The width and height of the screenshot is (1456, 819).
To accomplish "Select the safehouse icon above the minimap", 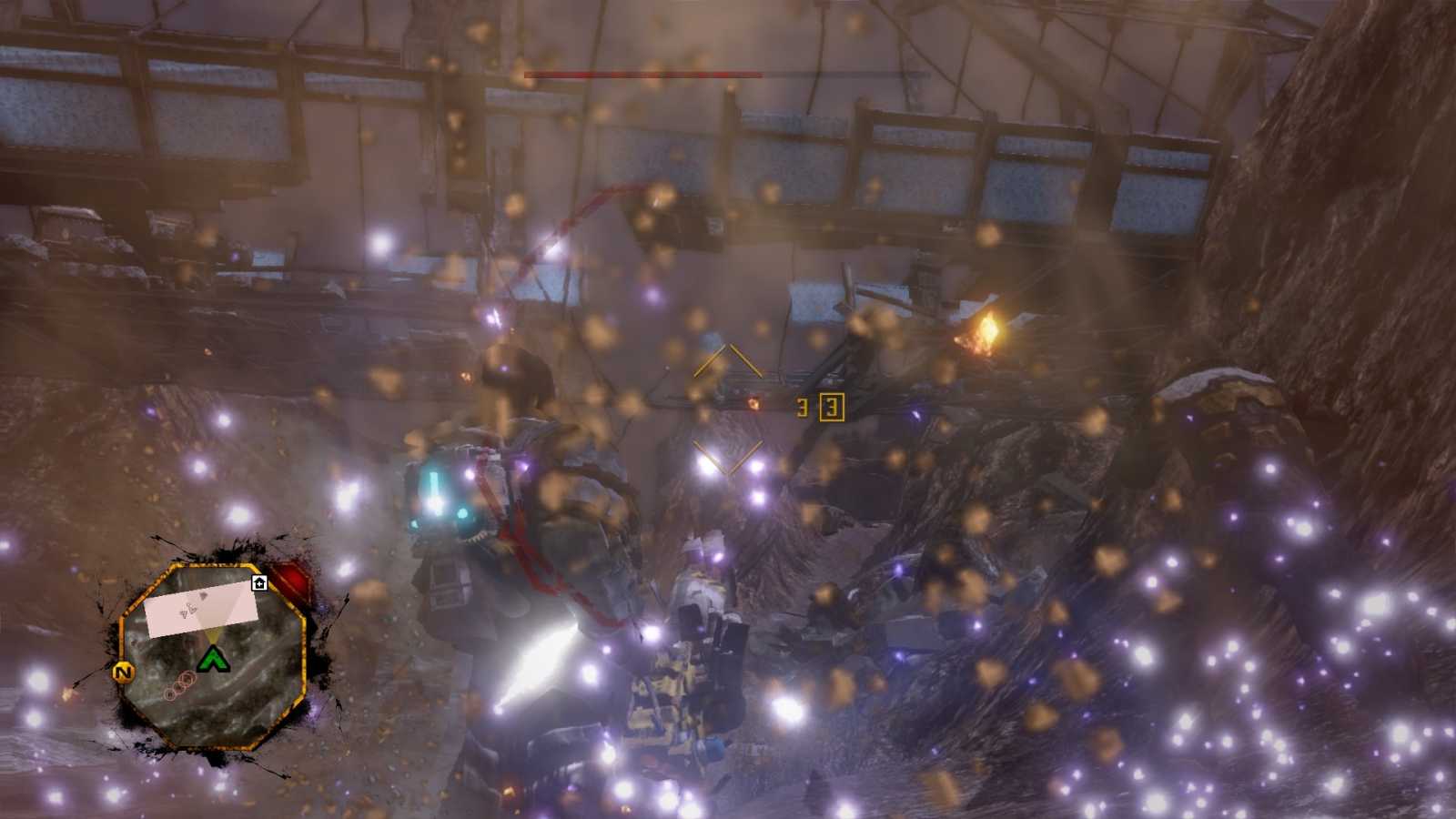I will point(259,583).
